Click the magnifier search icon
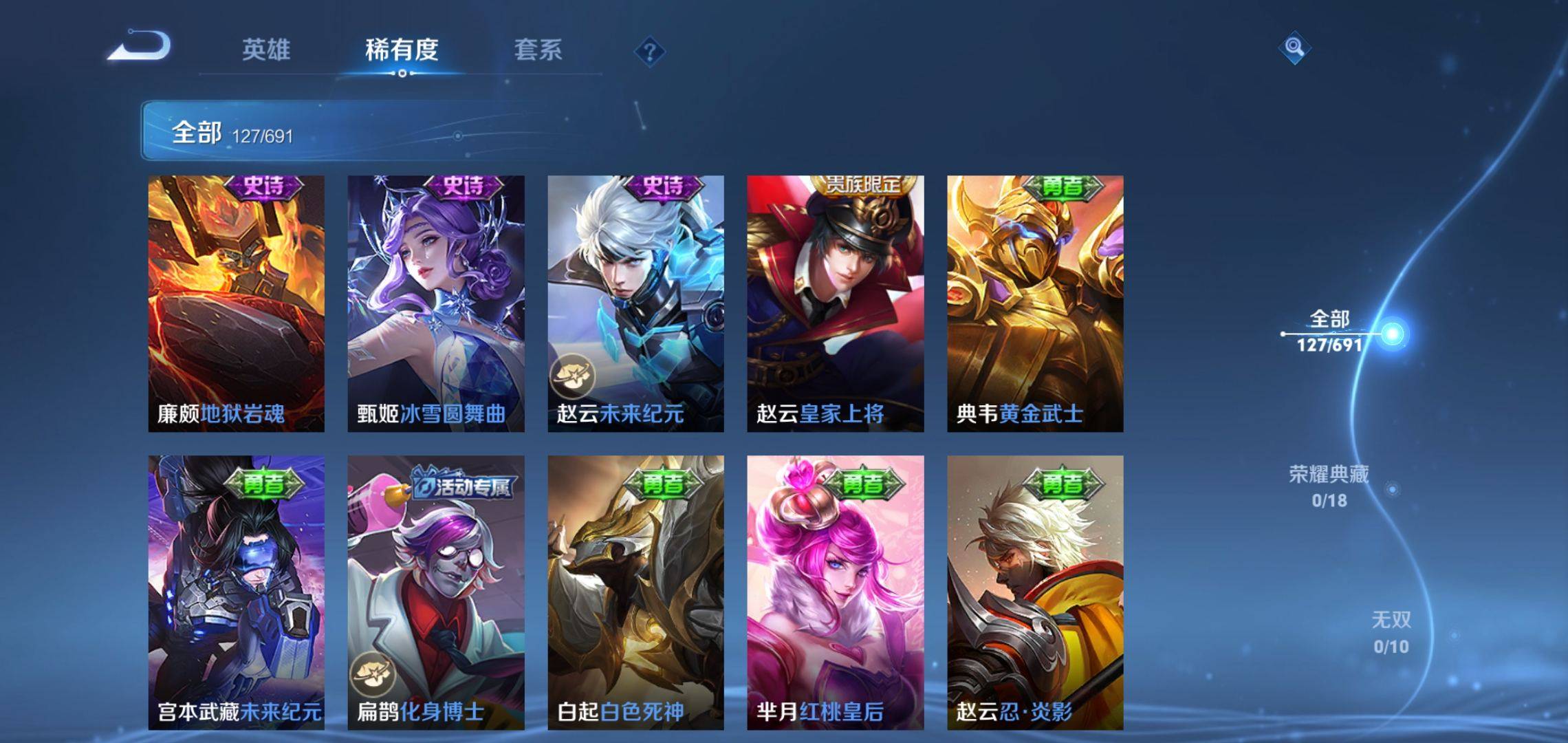 pos(1294,47)
